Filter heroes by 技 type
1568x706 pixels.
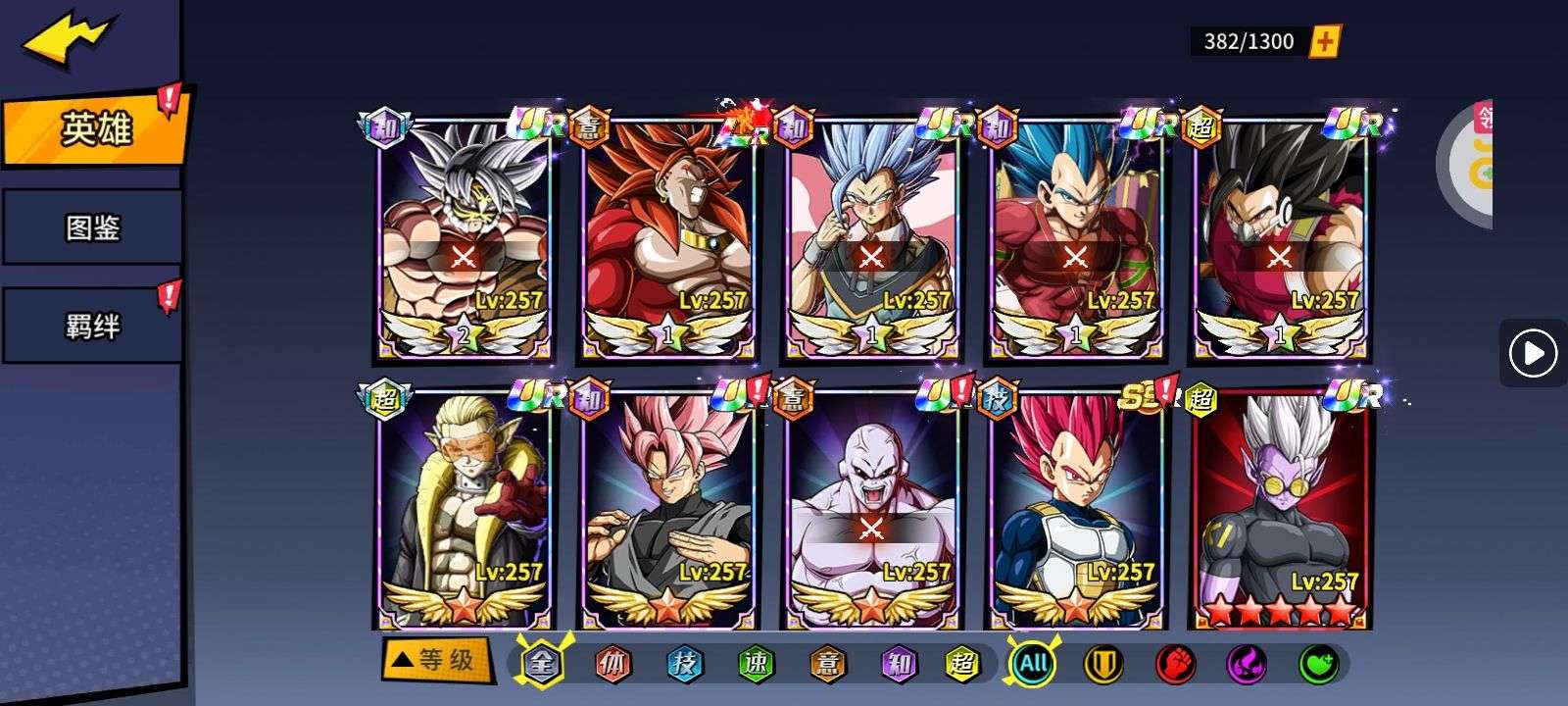pos(684,664)
